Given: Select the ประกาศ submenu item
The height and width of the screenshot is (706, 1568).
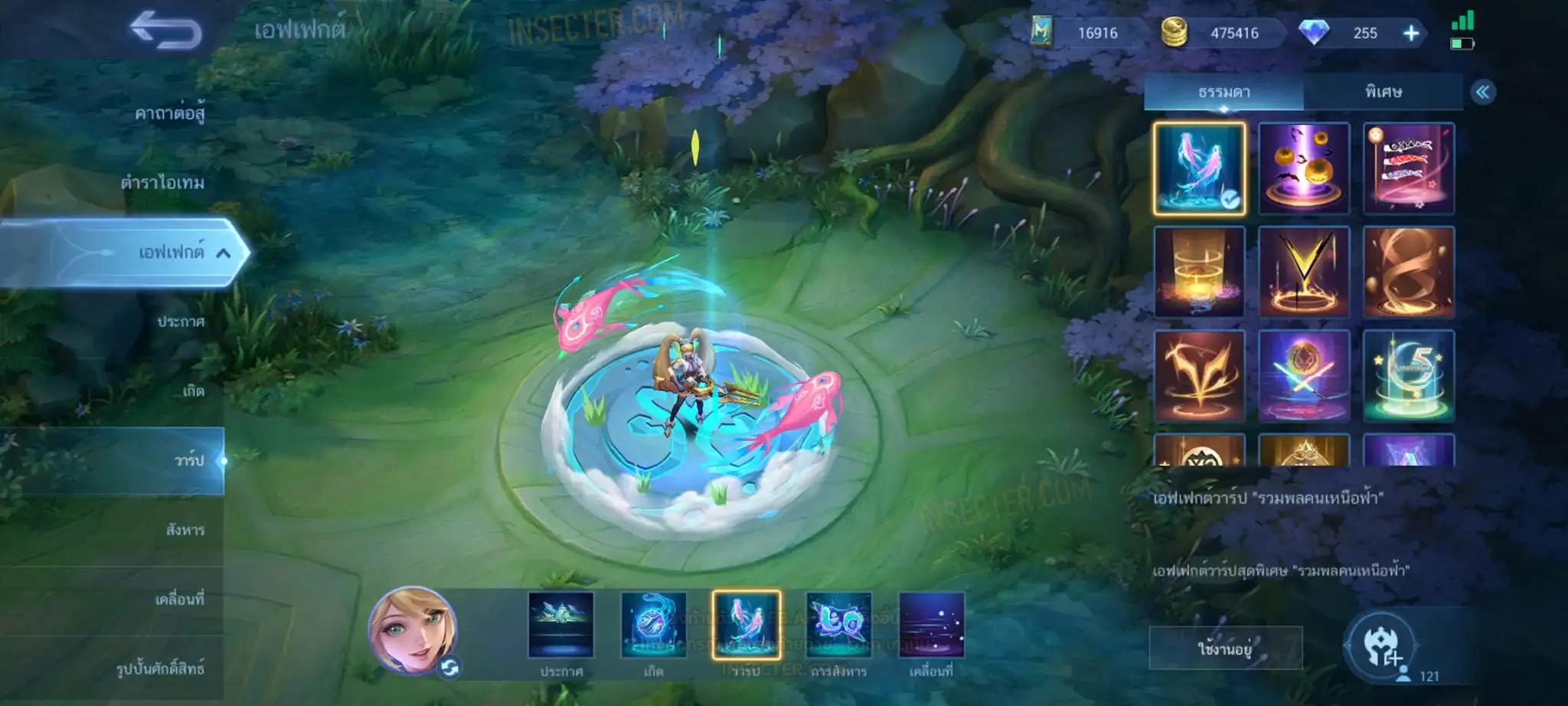Looking at the screenshot, I should pyautogui.click(x=181, y=322).
